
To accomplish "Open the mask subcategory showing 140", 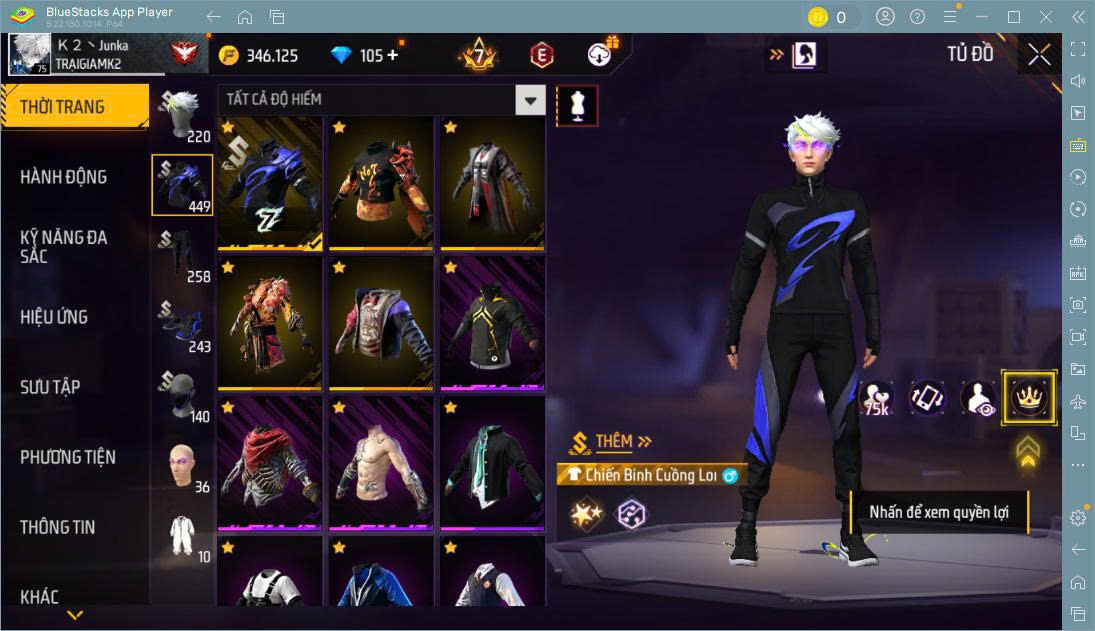I will tap(181, 395).
